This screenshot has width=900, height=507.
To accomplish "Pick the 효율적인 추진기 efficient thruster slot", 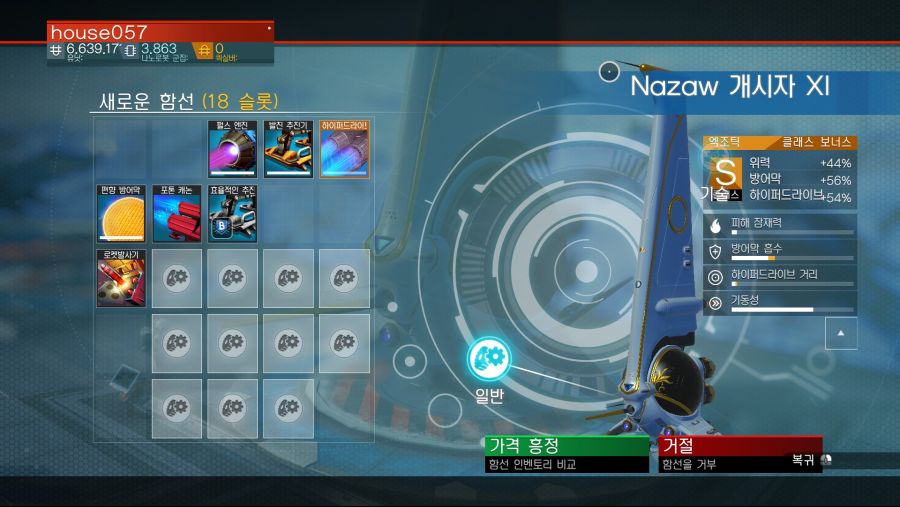I will [232, 214].
